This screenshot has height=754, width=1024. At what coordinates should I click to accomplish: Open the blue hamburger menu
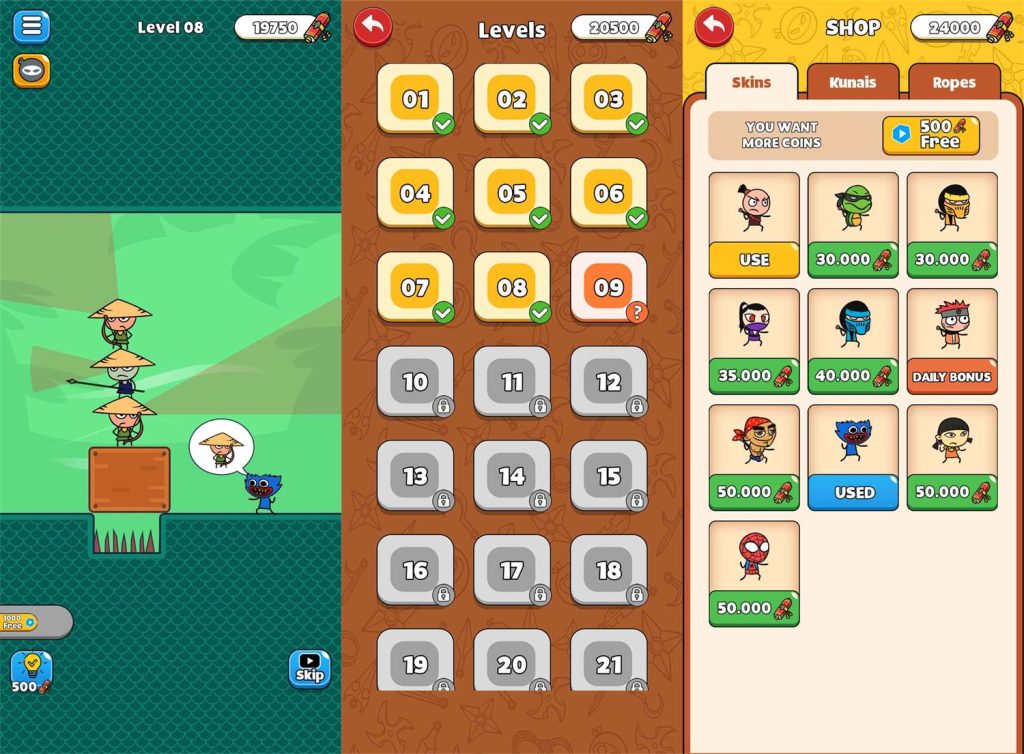(31, 26)
